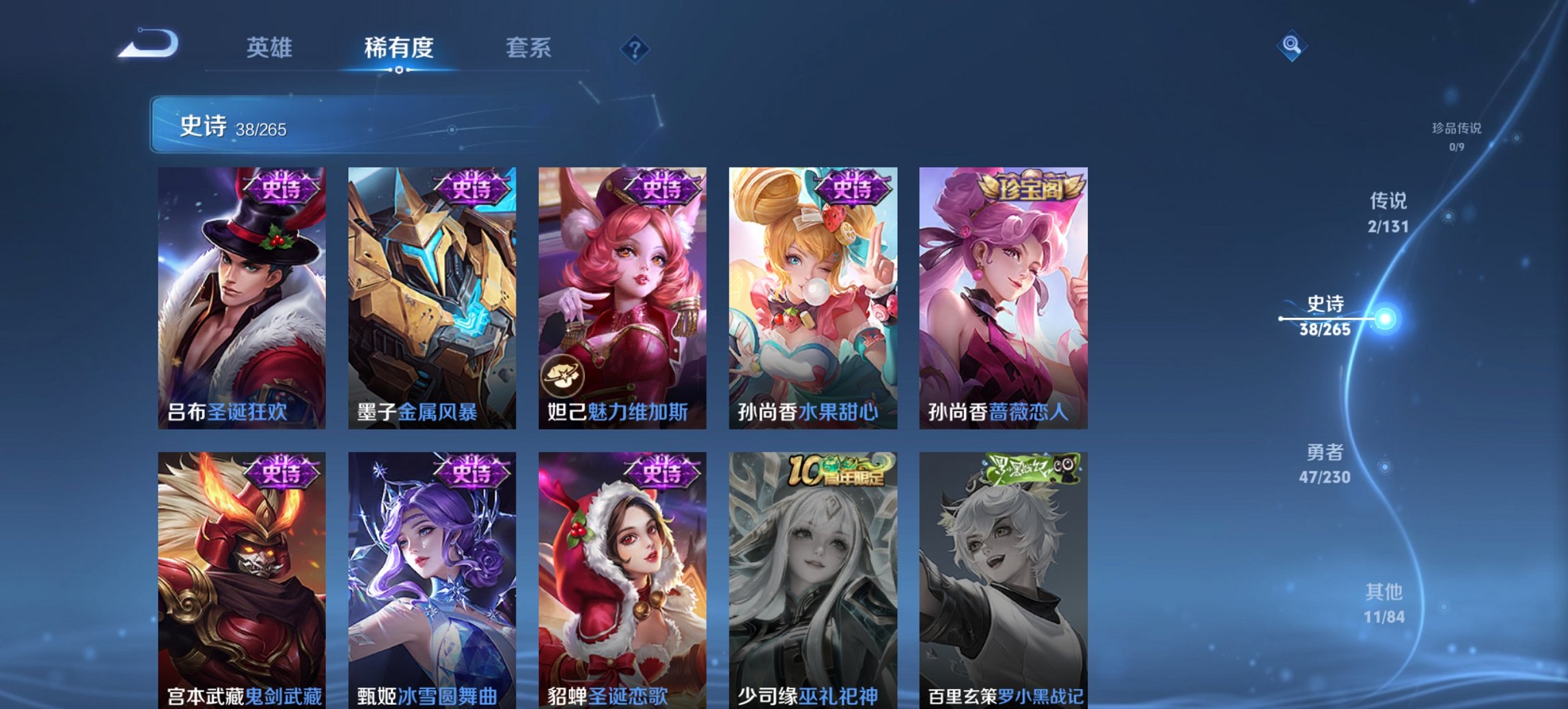Switch to the 英雄 tab

(x=272, y=48)
